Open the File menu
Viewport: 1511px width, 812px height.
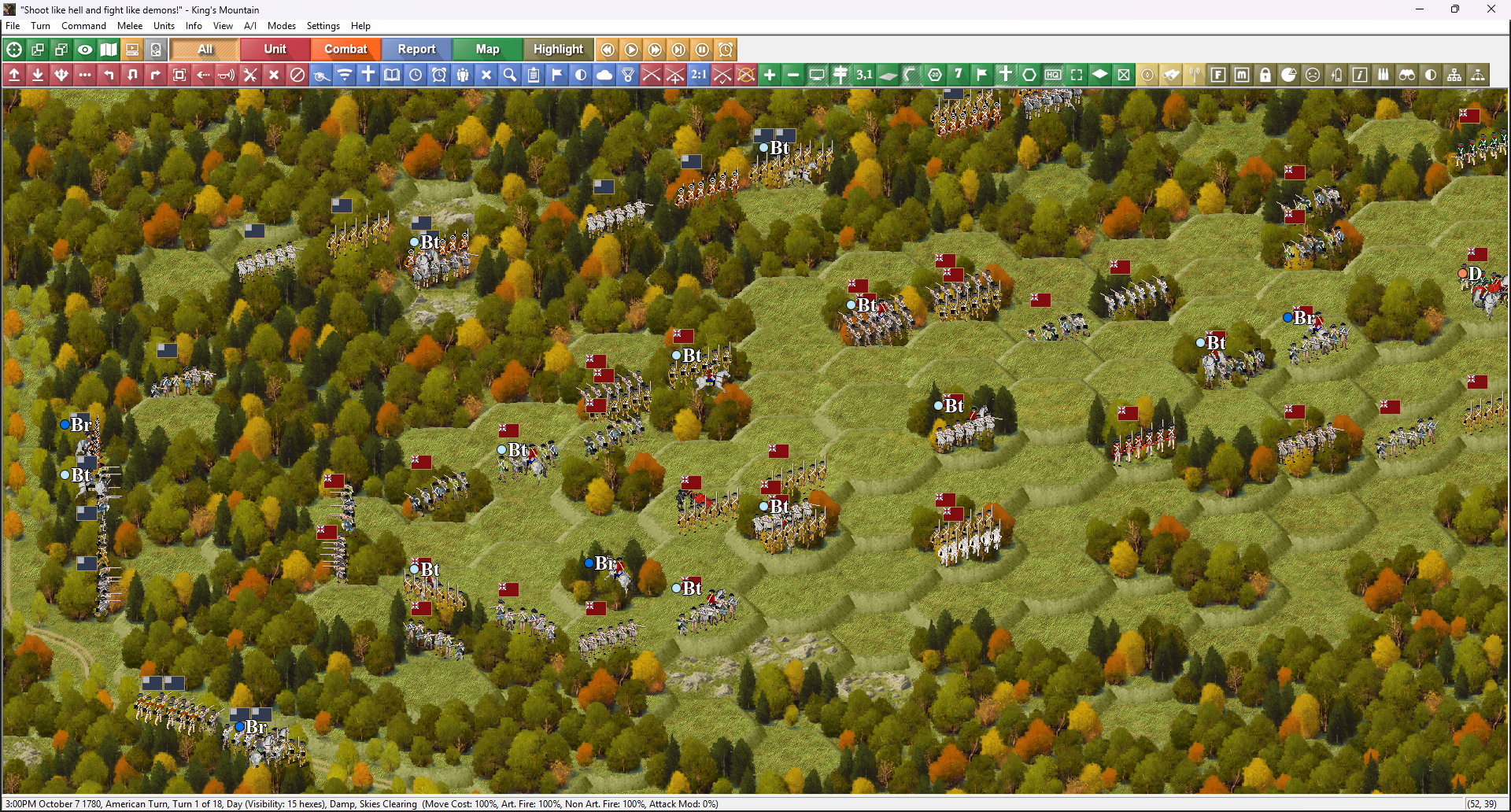click(x=13, y=26)
